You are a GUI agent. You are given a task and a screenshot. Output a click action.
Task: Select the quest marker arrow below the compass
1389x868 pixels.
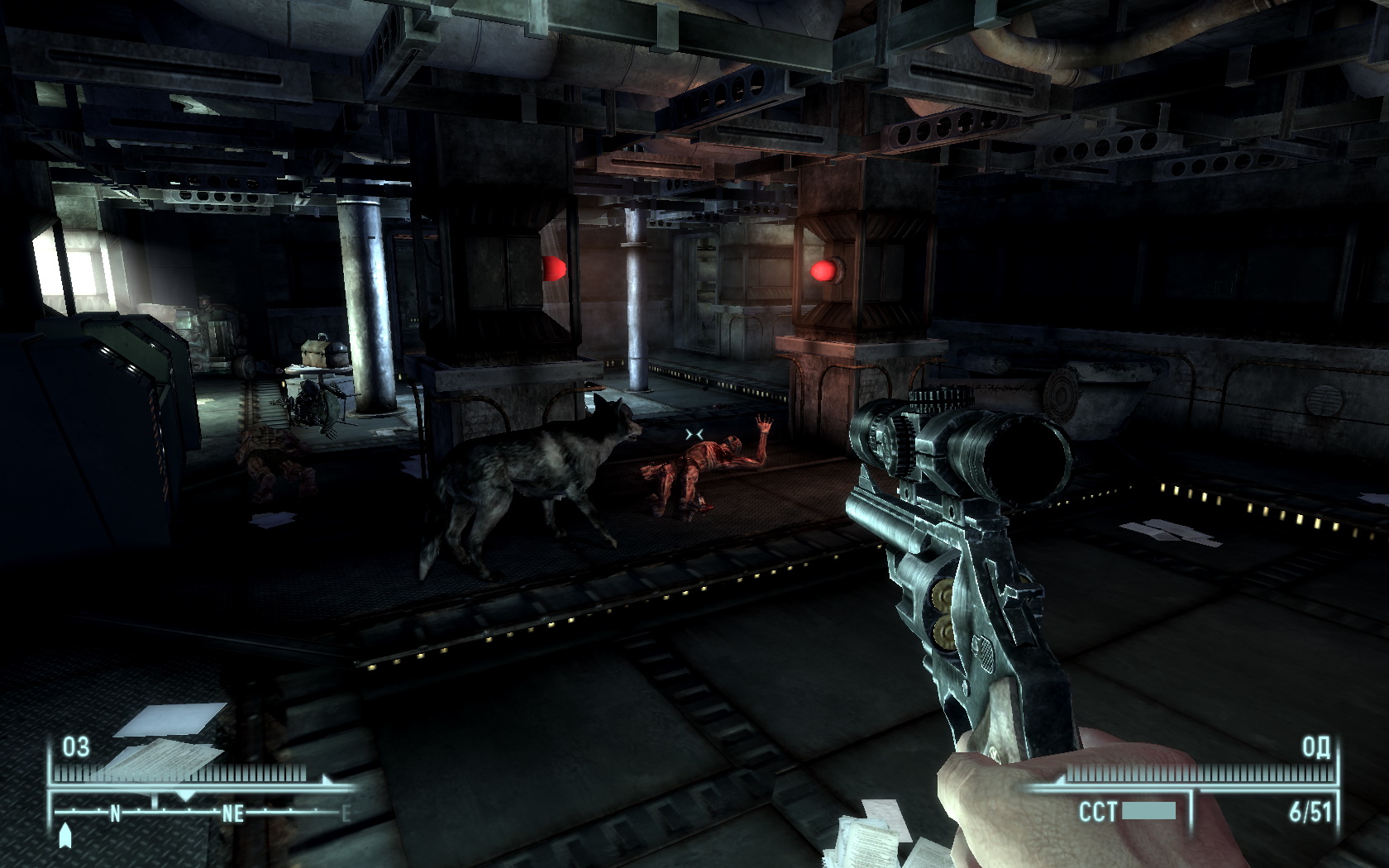[66, 836]
